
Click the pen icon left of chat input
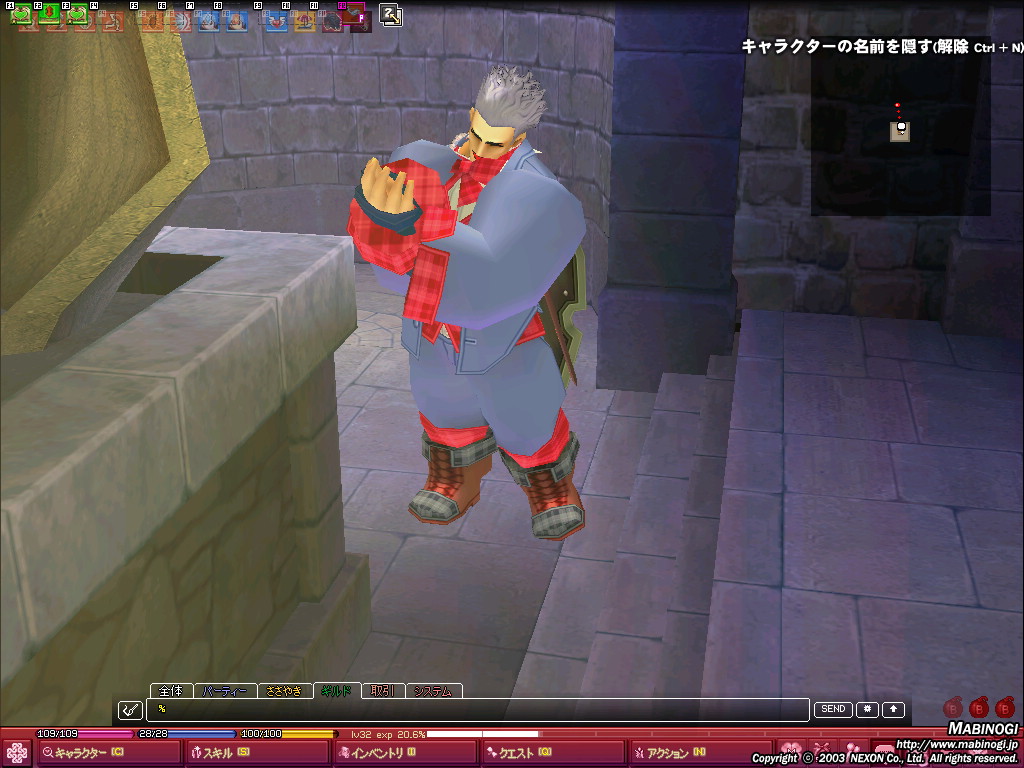[130, 710]
